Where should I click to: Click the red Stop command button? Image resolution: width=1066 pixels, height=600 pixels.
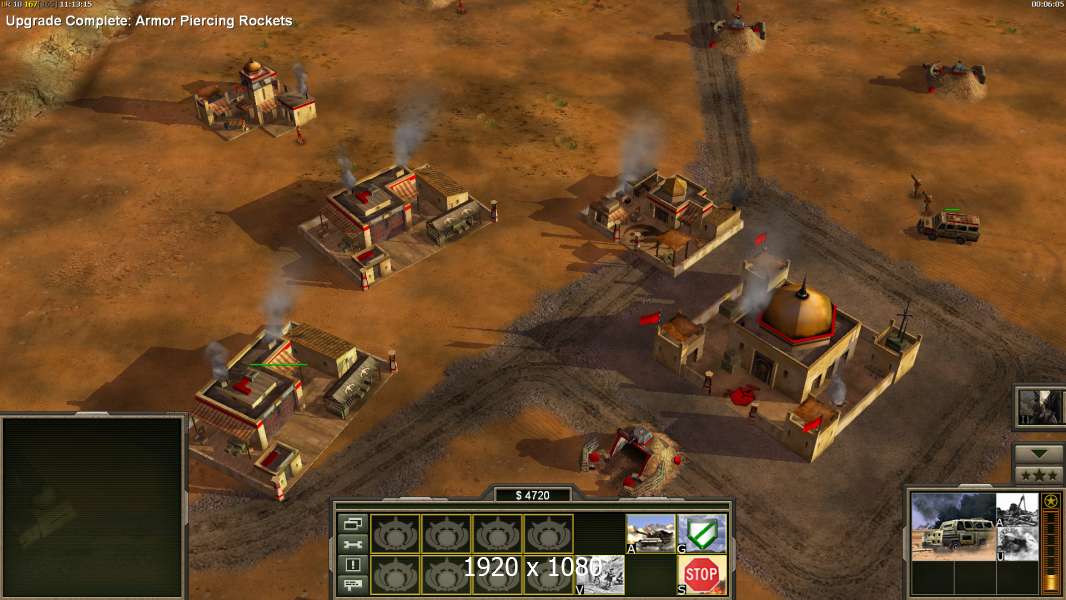point(702,573)
